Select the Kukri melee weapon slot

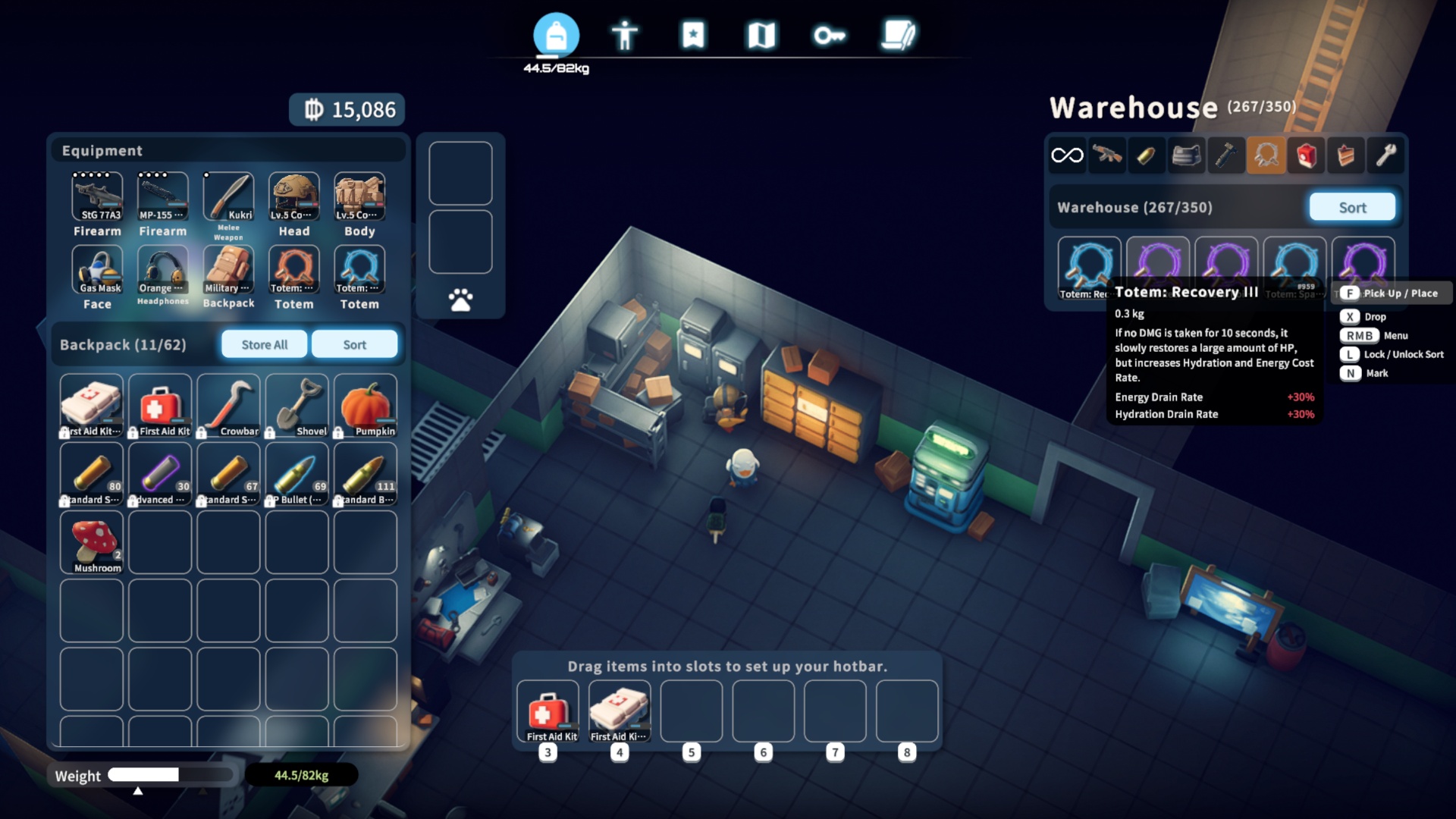[228, 197]
